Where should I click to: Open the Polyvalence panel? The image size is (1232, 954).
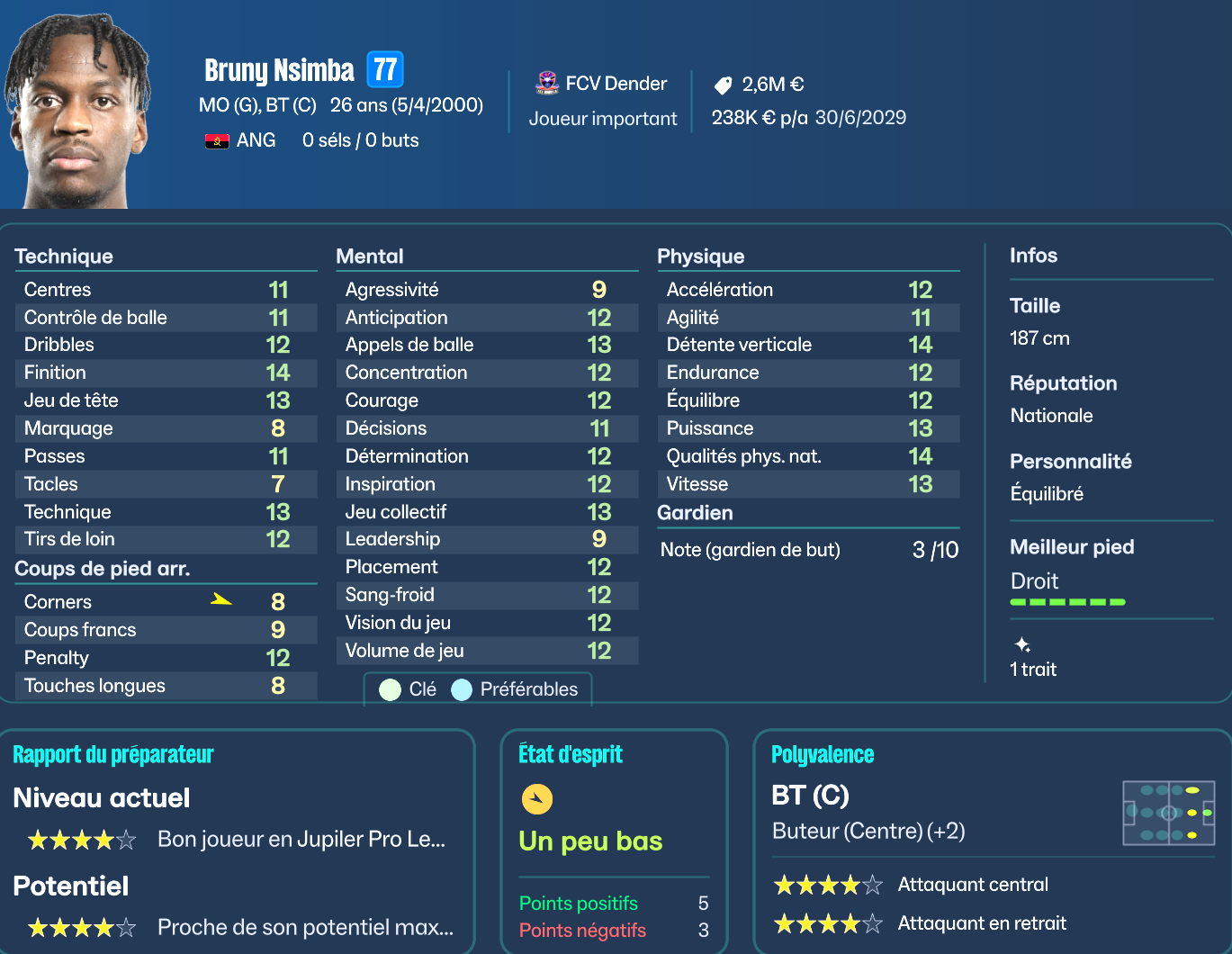[x=823, y=754]
